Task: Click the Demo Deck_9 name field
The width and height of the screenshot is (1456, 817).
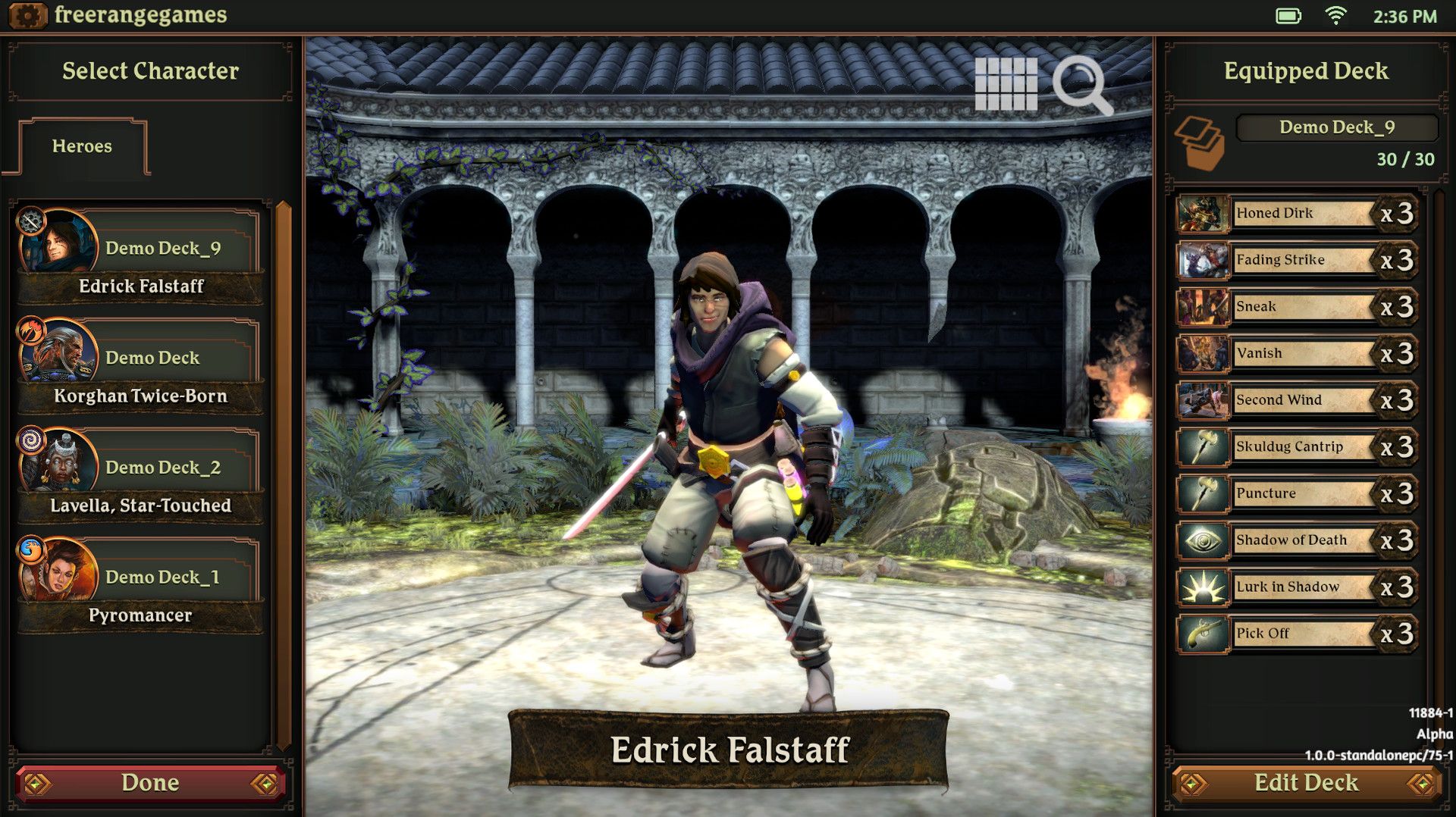Action: (1337, 127)
